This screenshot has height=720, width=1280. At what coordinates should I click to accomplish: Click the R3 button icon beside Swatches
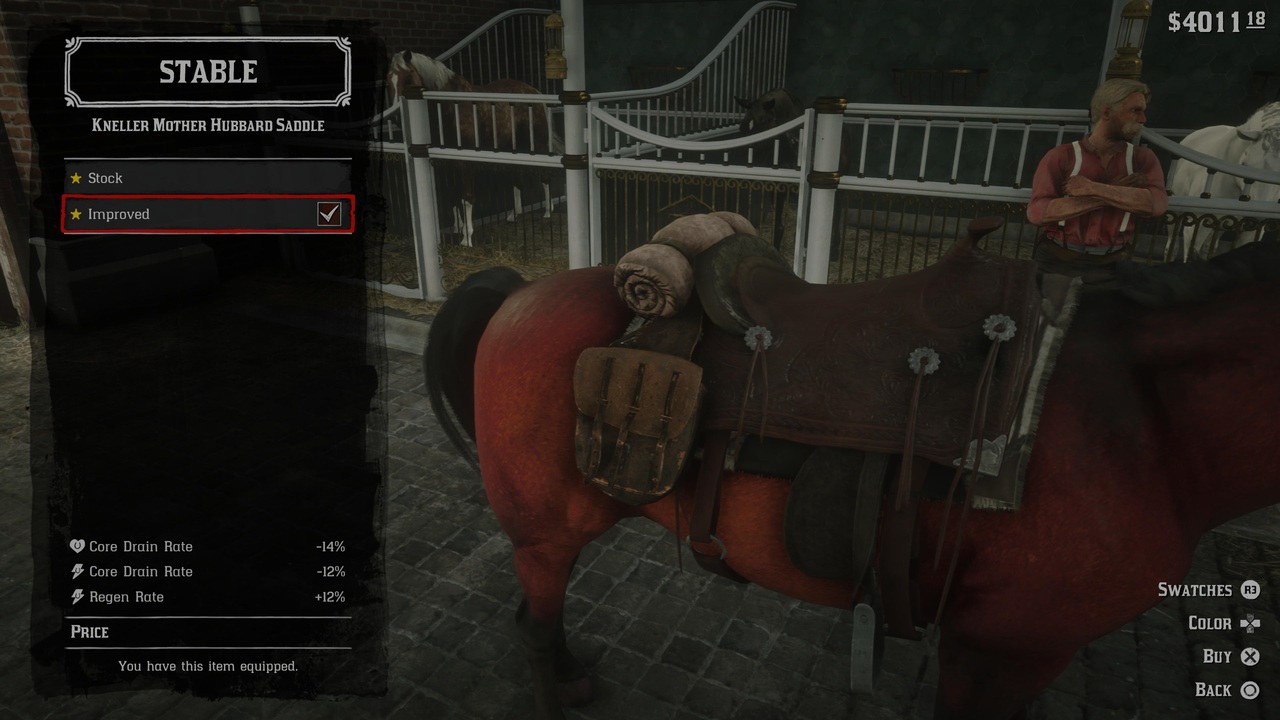coord(1250,590)
